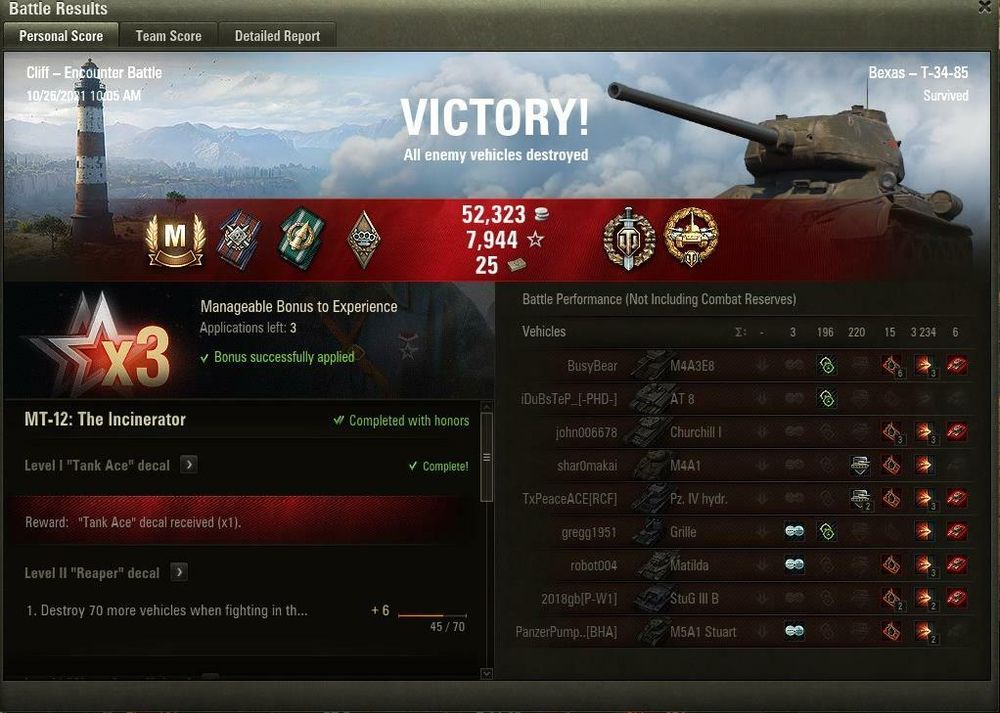
Task: Click the x3 experience bonus star icon
Action: pos(100,345)
